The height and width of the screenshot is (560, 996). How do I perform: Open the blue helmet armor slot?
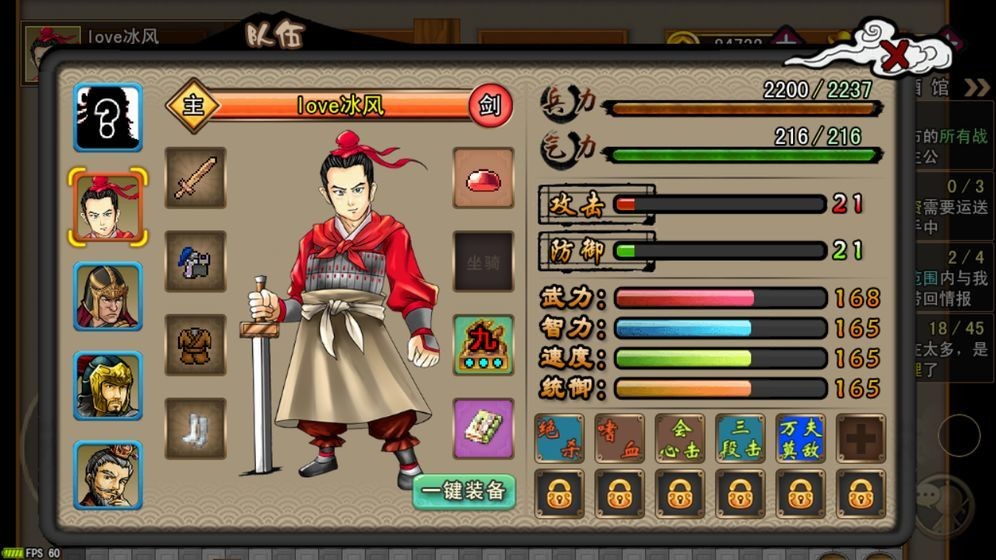195,262
